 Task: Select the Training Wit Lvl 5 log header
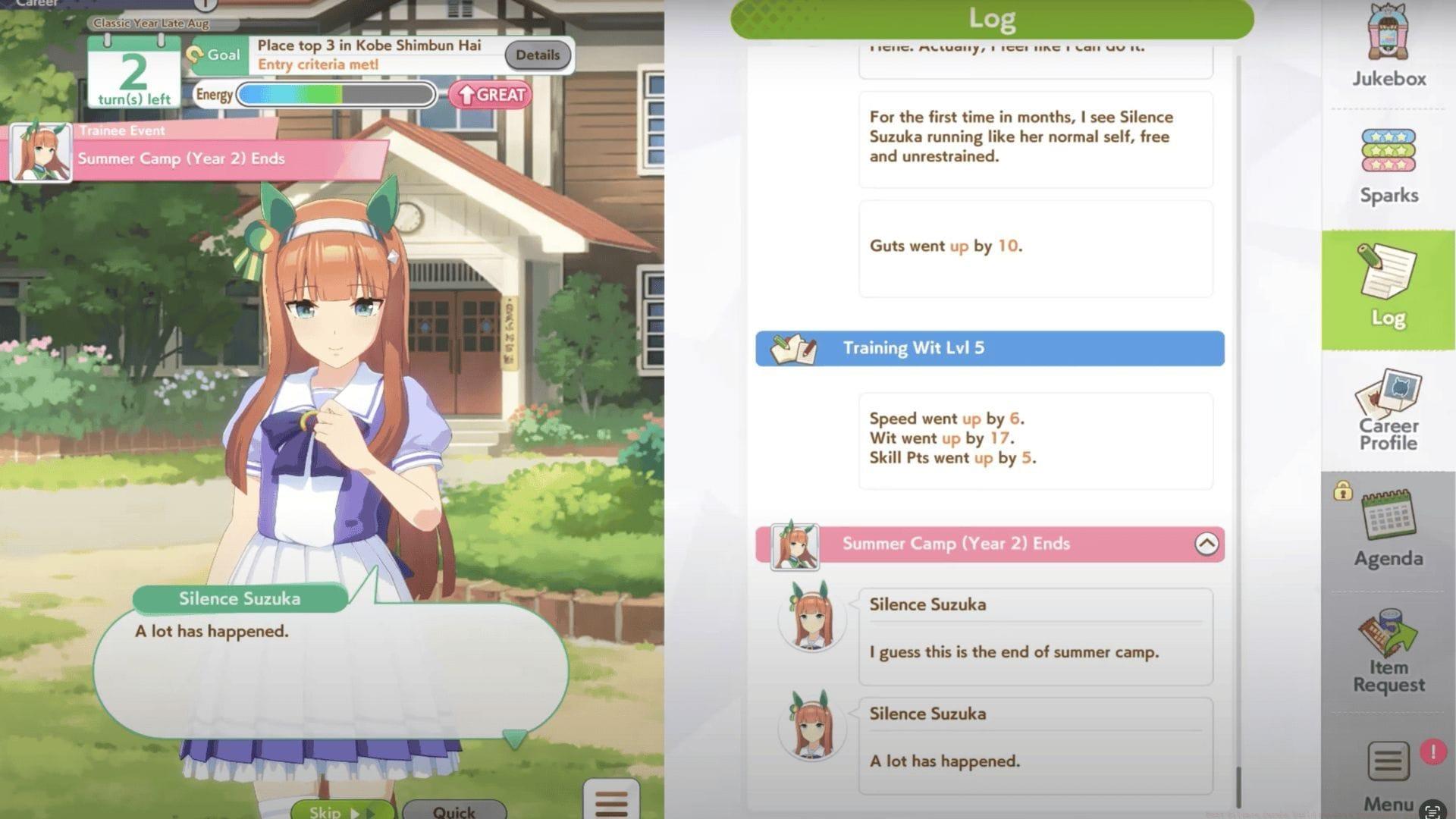click(x=990, y=348)
